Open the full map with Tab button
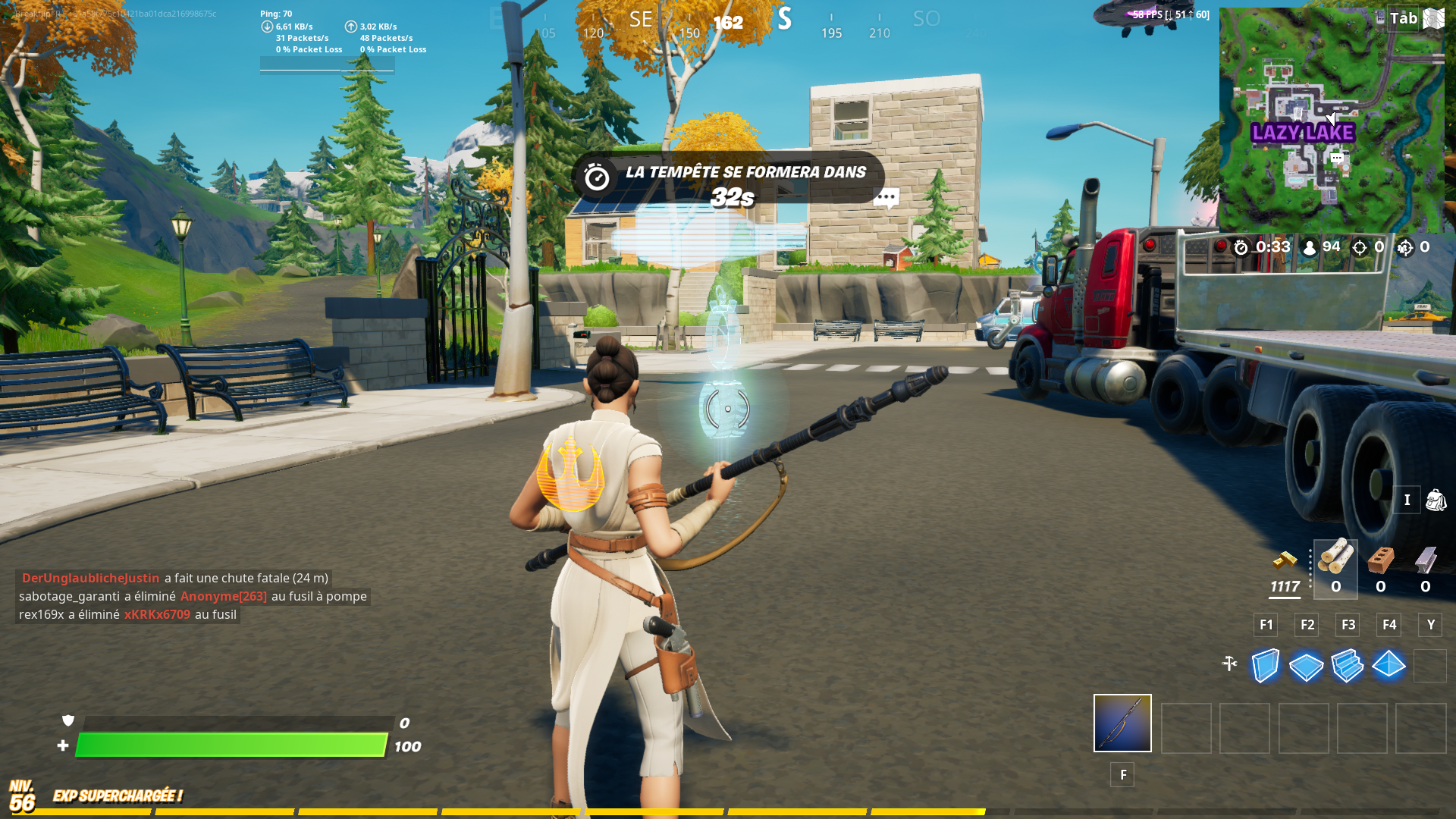Image resolution: width=1456 pixels, height=819 pixels. (x=1404, y=17)
